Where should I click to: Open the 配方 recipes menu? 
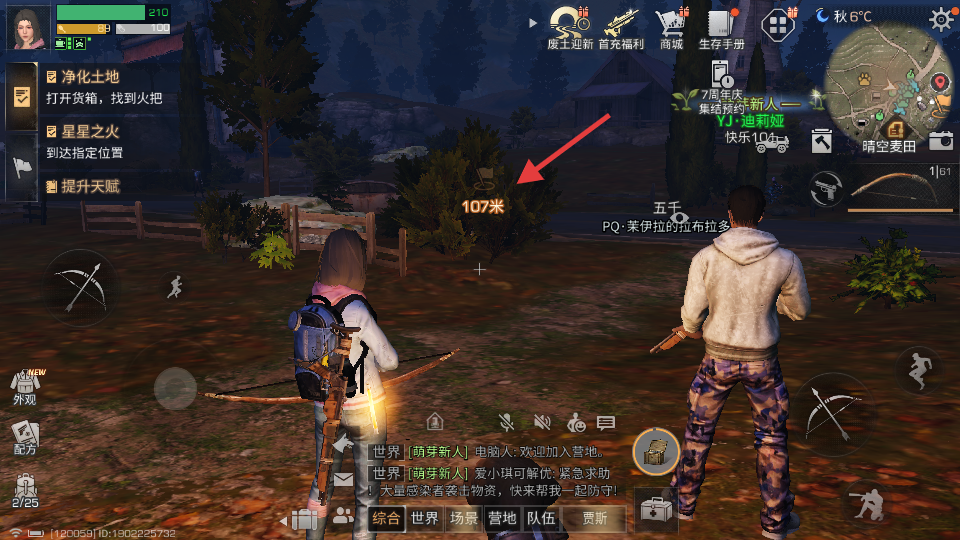(24, 437)
